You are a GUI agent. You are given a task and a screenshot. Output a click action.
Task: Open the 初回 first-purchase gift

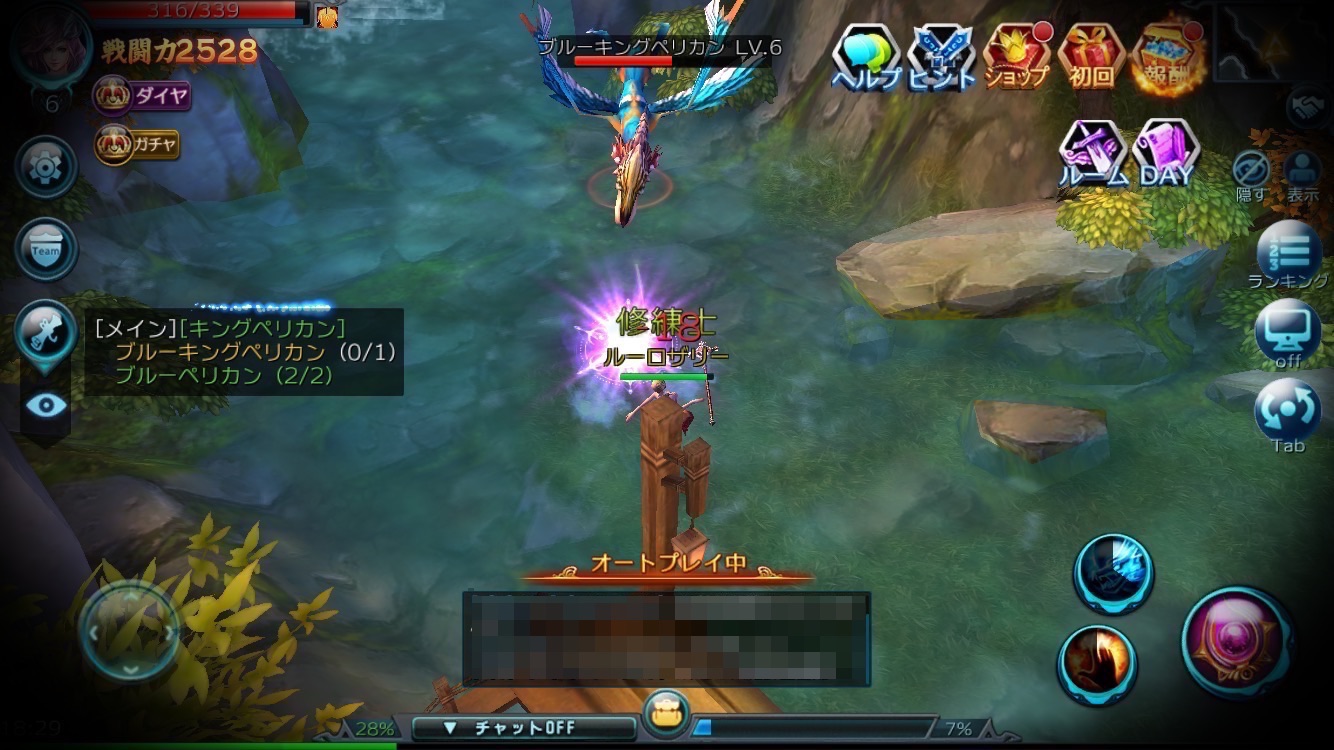tap(1091, 56)
